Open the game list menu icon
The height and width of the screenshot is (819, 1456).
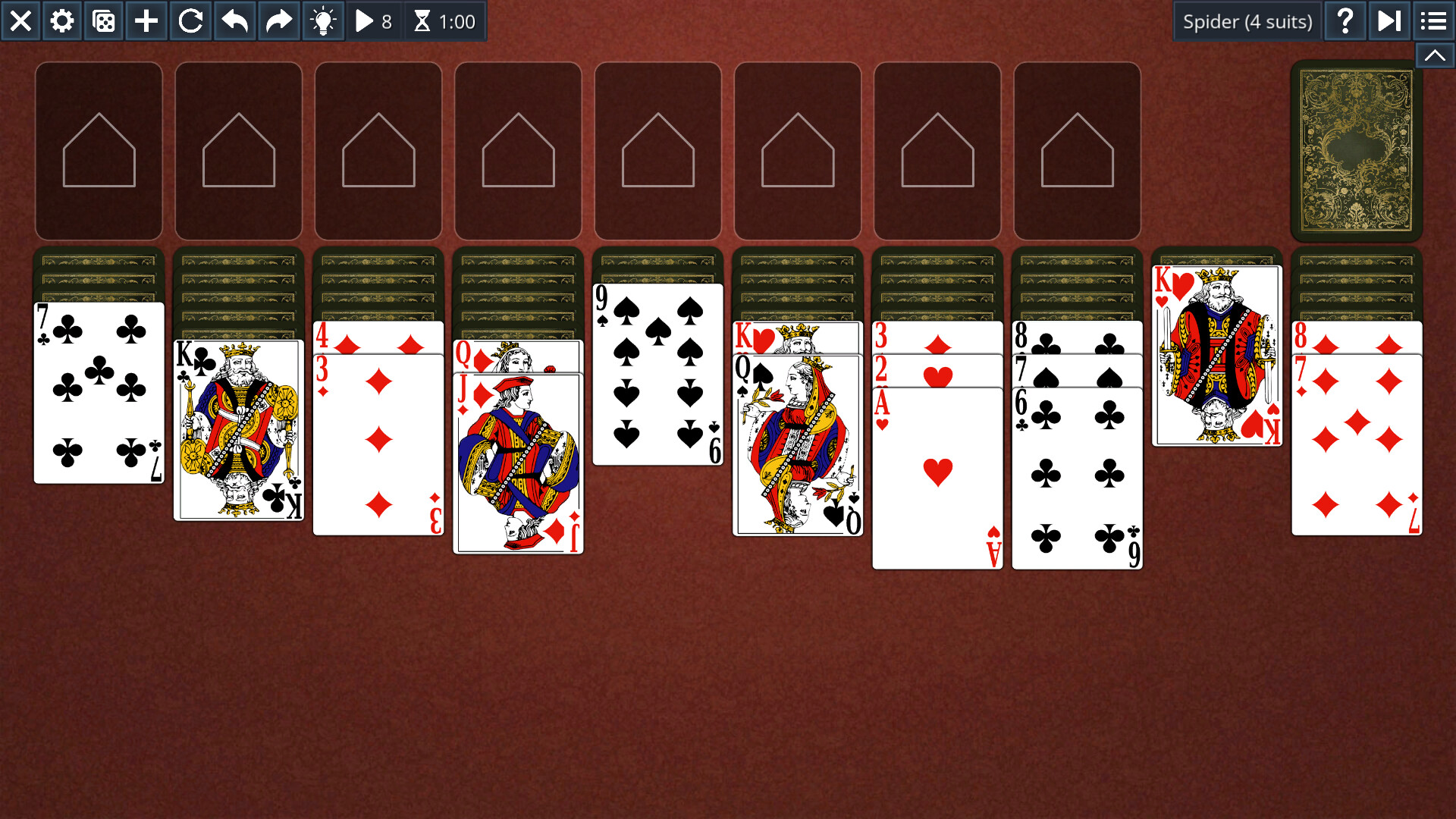(x=1433, y=21)
